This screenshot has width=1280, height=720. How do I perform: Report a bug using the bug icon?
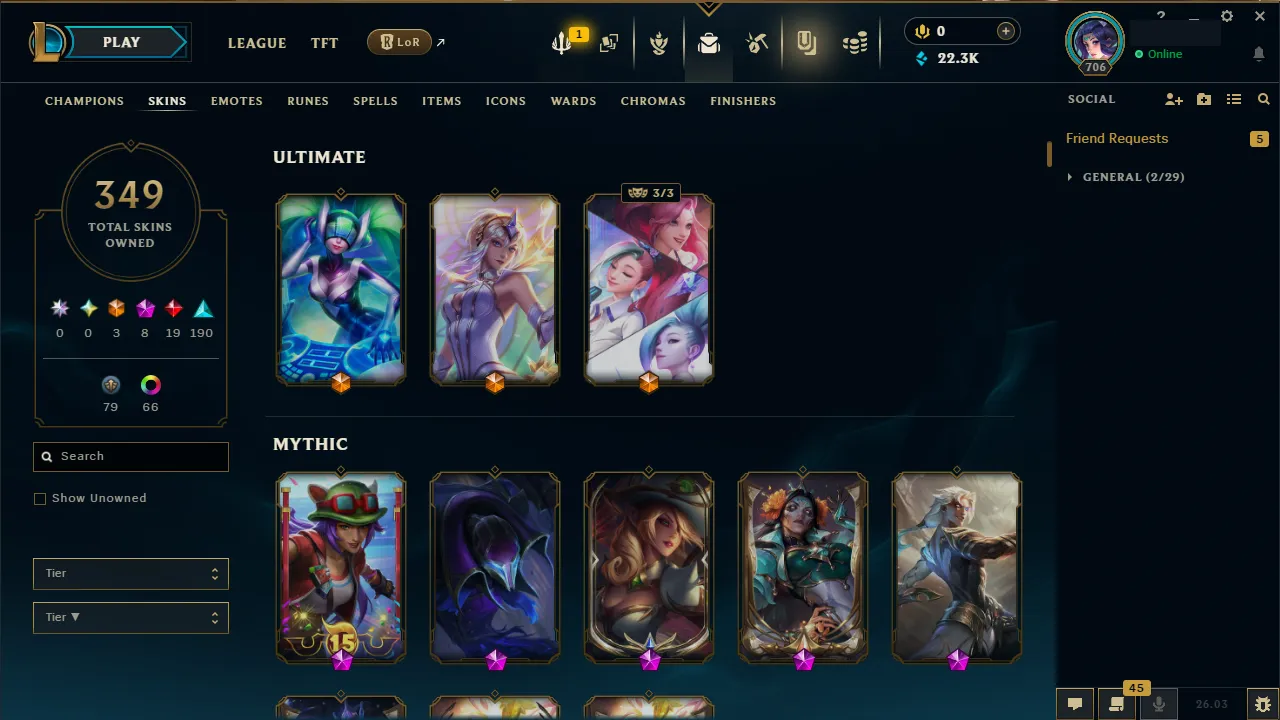point(1261,703)
